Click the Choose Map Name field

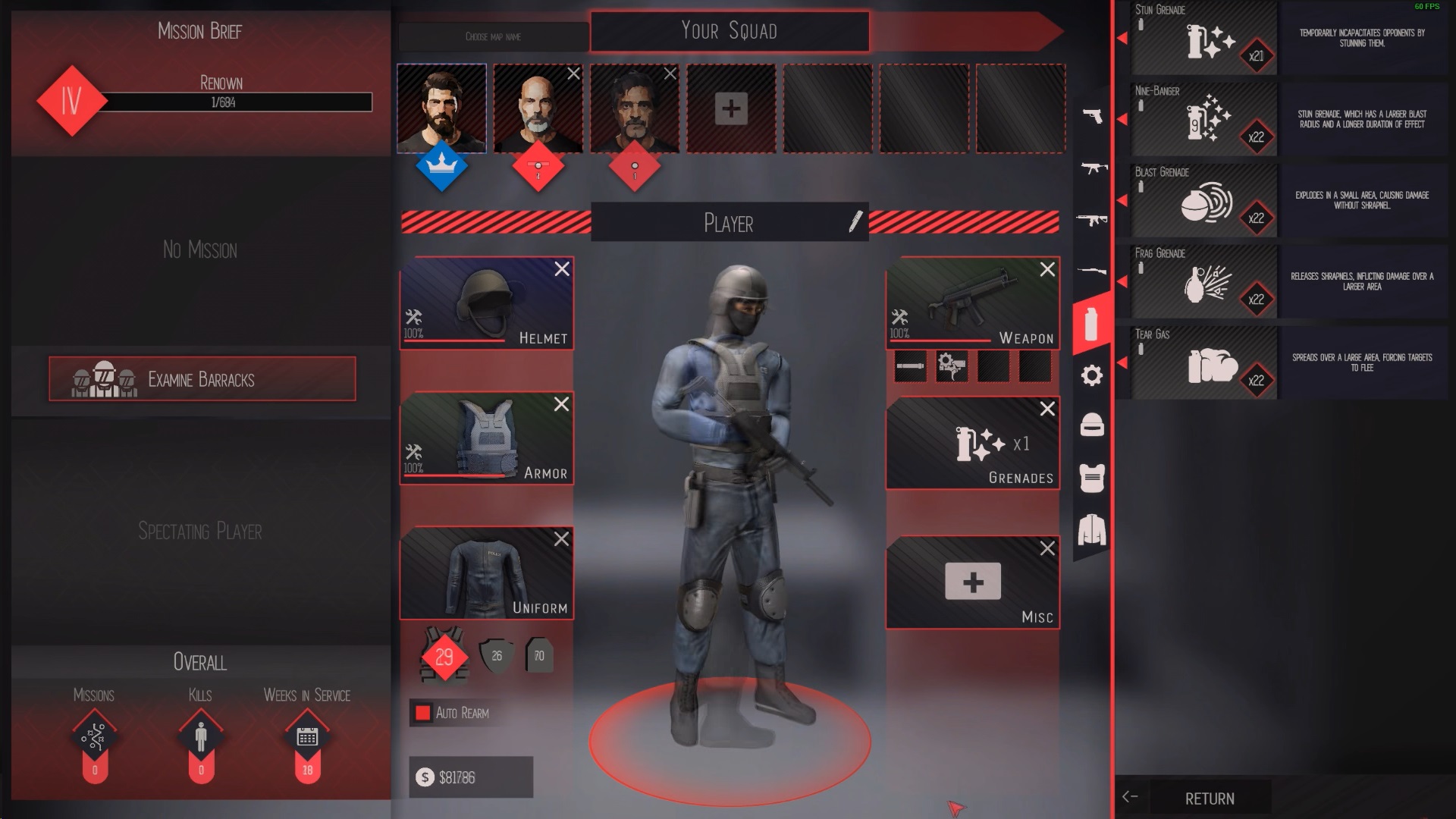pyautogui.click(x=493, y=36)
